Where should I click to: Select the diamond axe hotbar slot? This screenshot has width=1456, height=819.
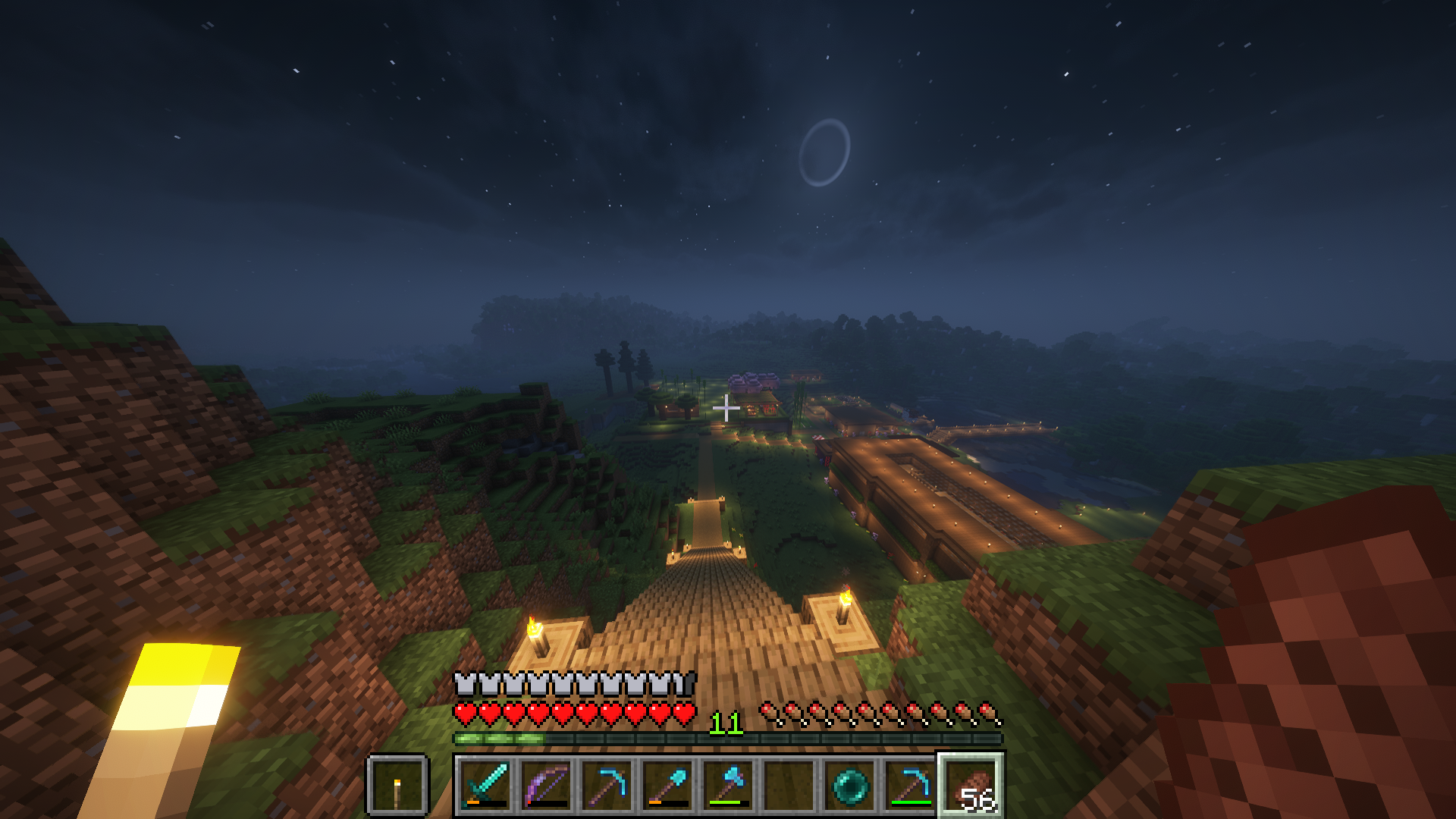(728, 786)
